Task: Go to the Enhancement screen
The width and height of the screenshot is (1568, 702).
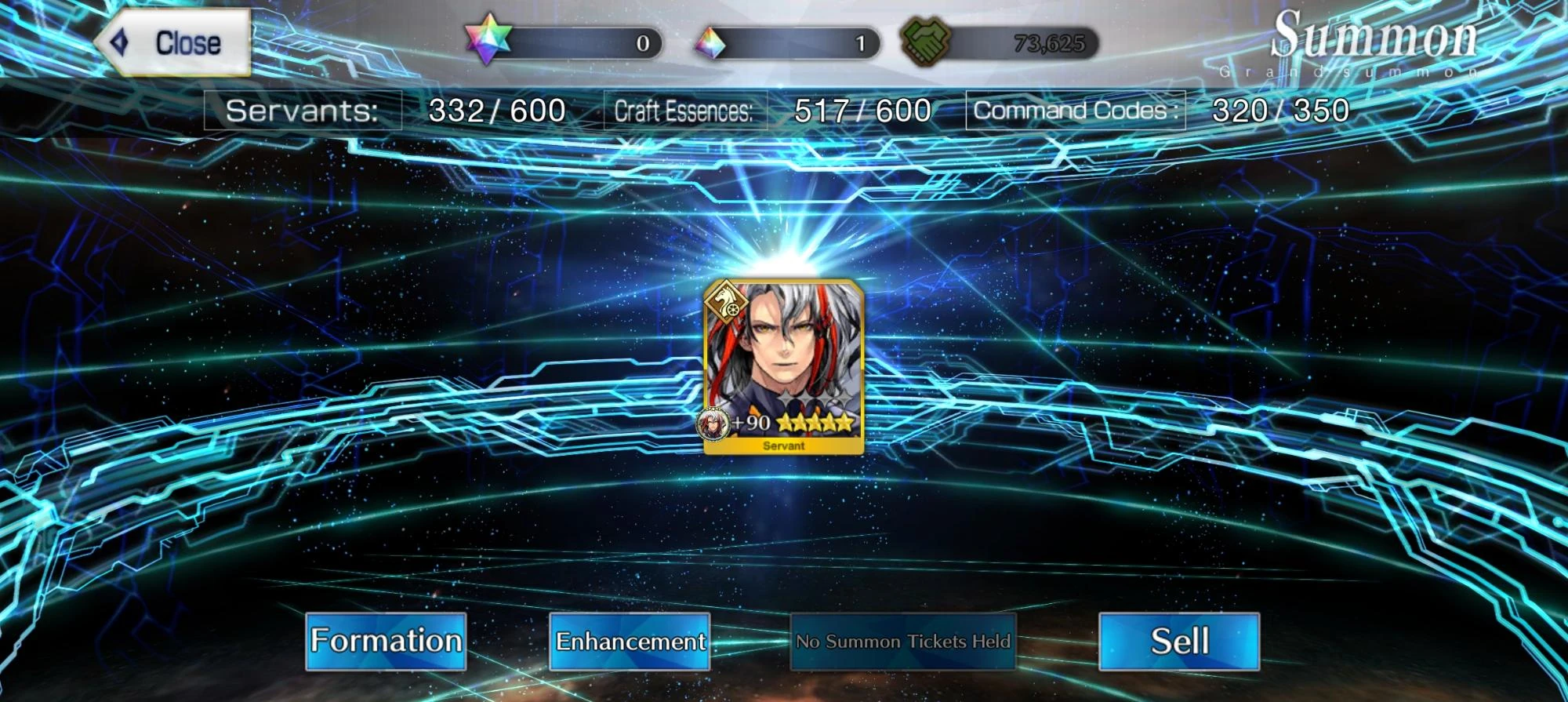Action: [x=630, y=641]
